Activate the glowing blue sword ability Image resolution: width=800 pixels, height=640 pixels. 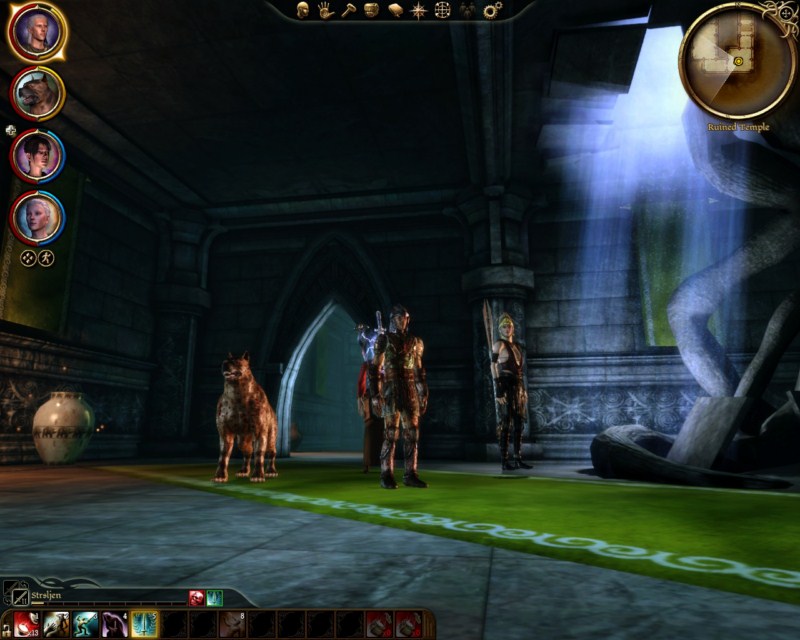click(x=146, y=624)
